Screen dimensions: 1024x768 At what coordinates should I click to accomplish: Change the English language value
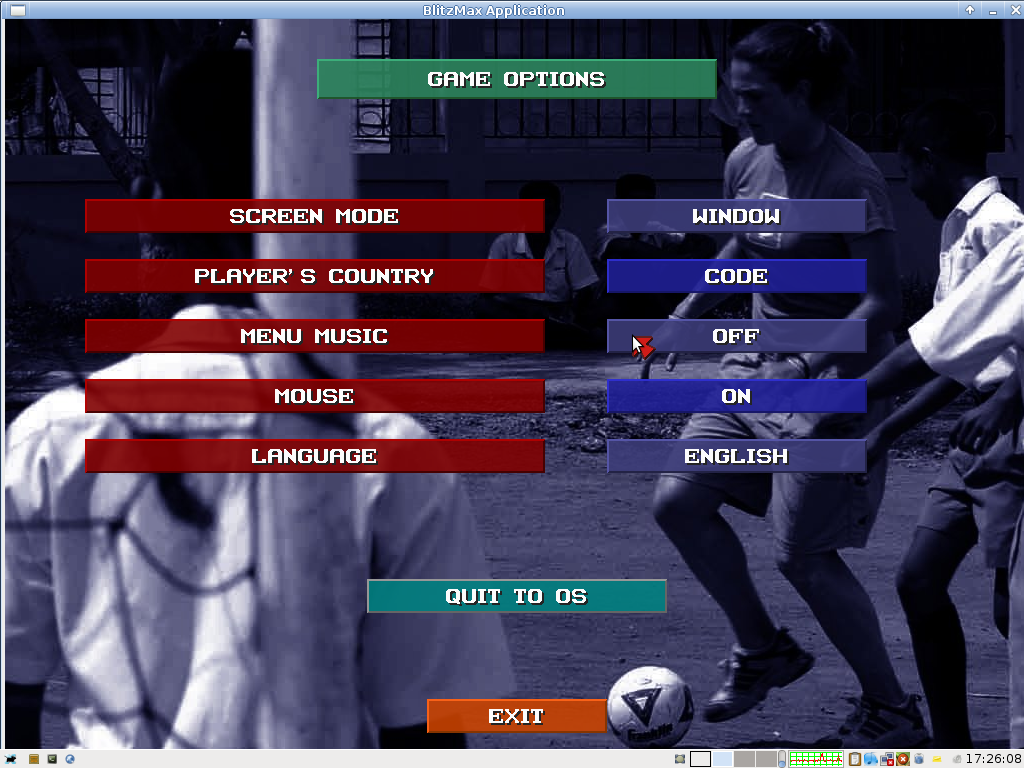click(736, 456)
